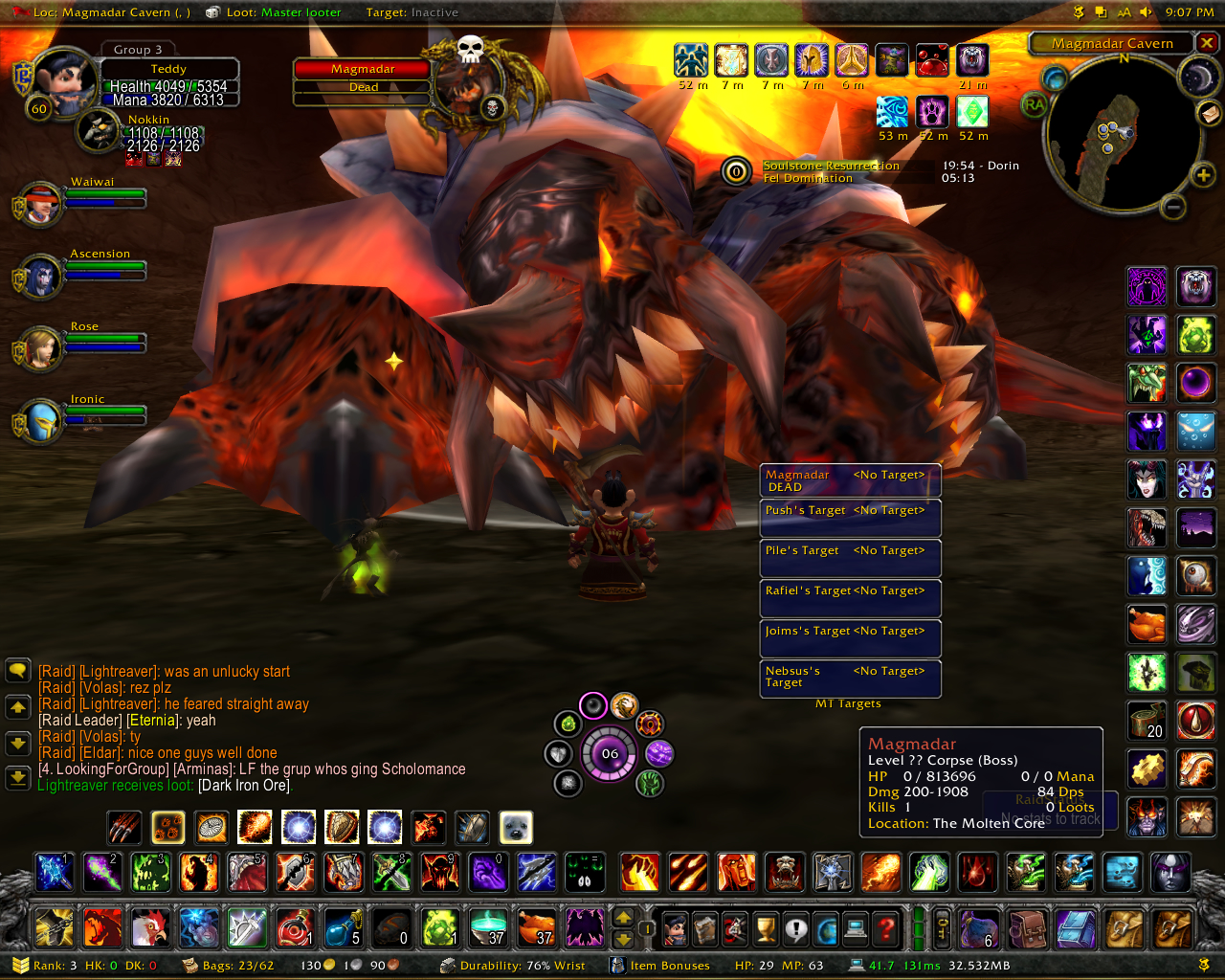Toggle the moon day-night indicator
Screen dimensions: 1225x980
1196,78
